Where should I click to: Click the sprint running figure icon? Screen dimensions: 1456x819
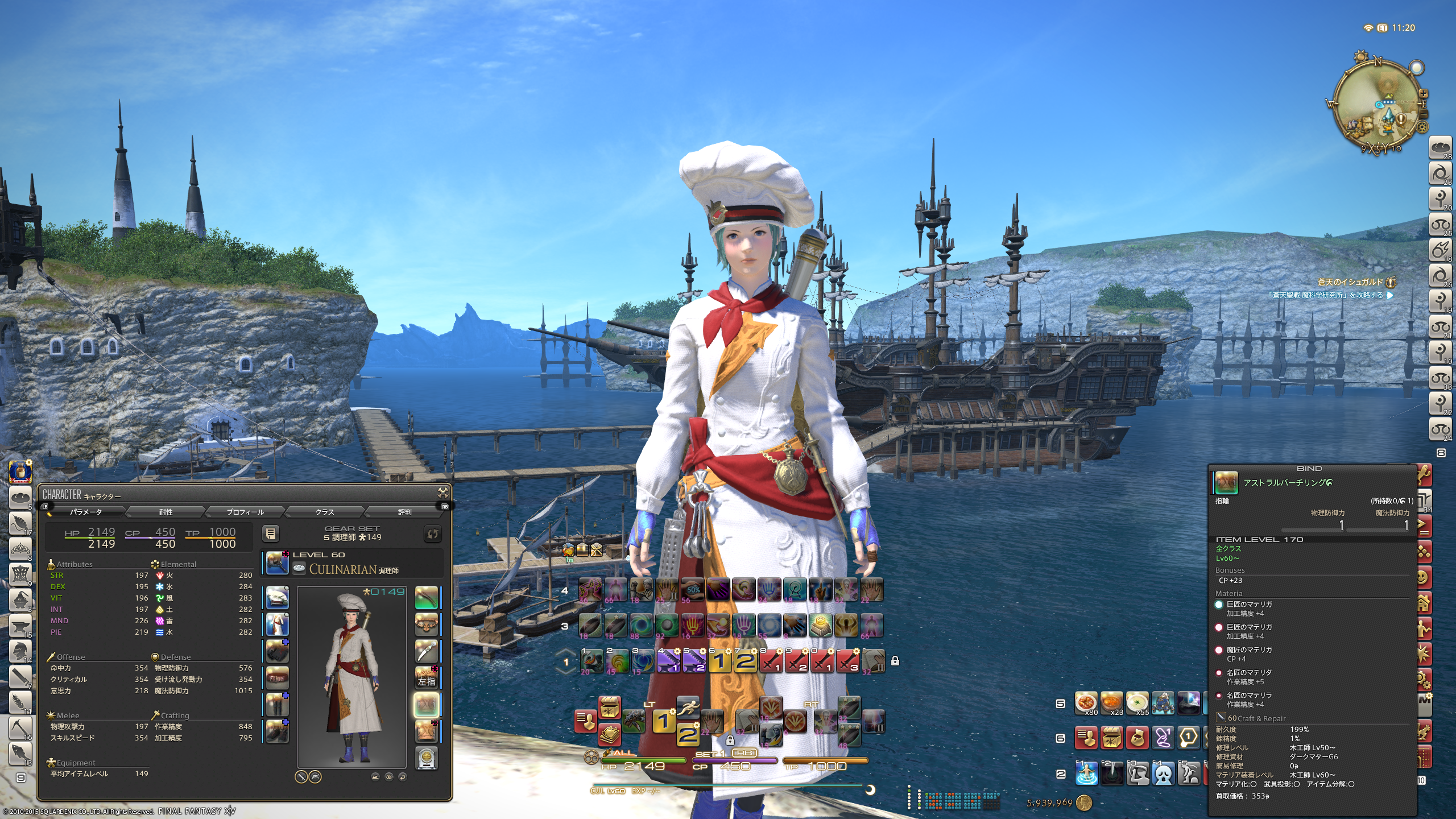688,708
